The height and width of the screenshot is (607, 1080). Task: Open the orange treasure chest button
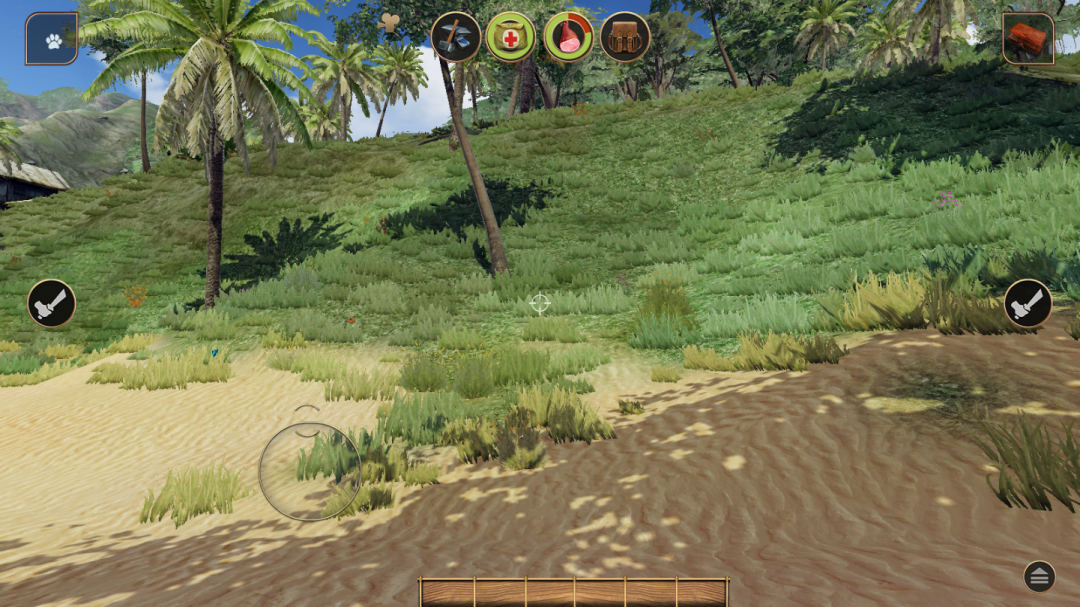(1028, 39)
